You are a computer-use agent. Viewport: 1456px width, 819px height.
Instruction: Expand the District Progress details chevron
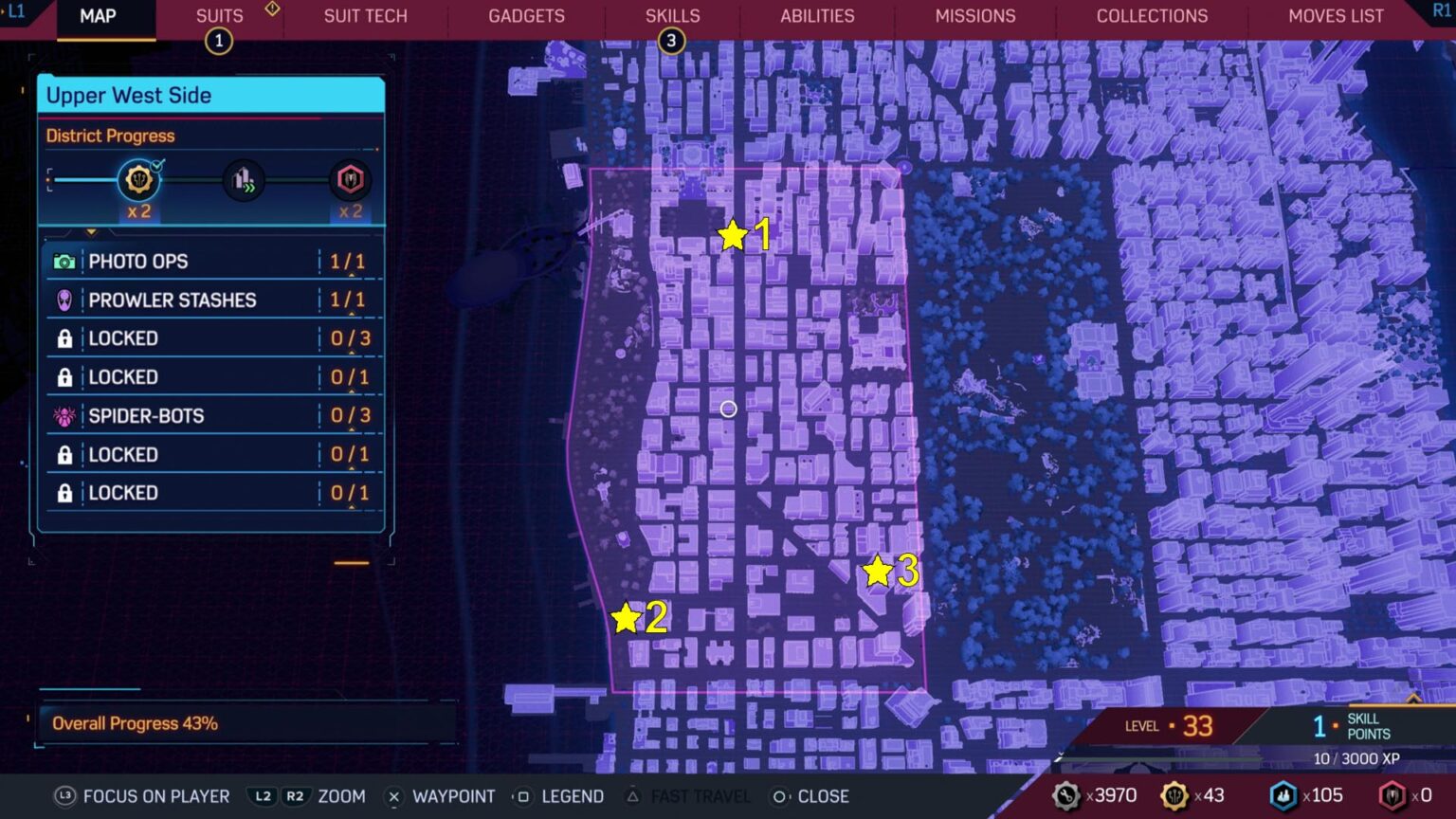pos(91,229)
